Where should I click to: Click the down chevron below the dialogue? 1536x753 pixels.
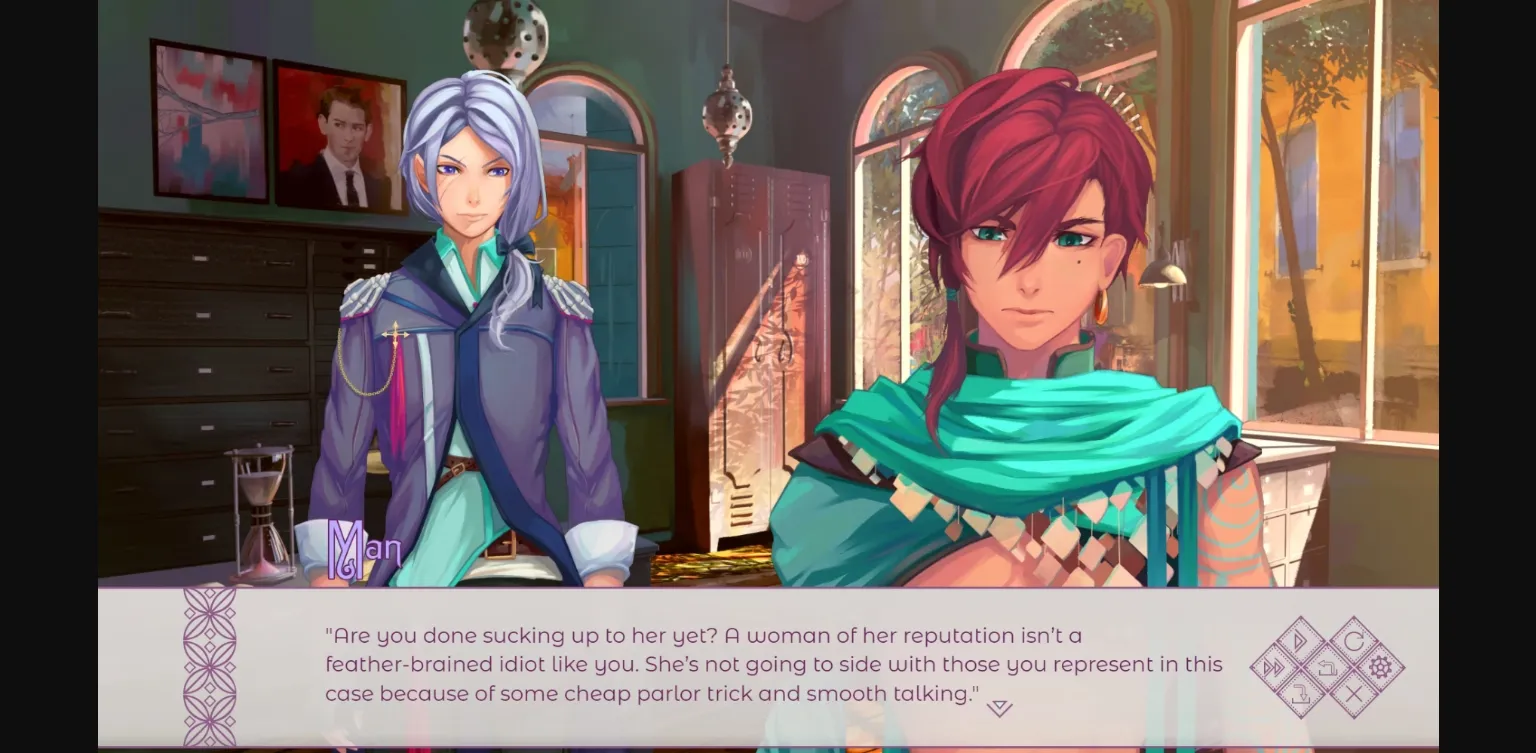coord(998,707)
